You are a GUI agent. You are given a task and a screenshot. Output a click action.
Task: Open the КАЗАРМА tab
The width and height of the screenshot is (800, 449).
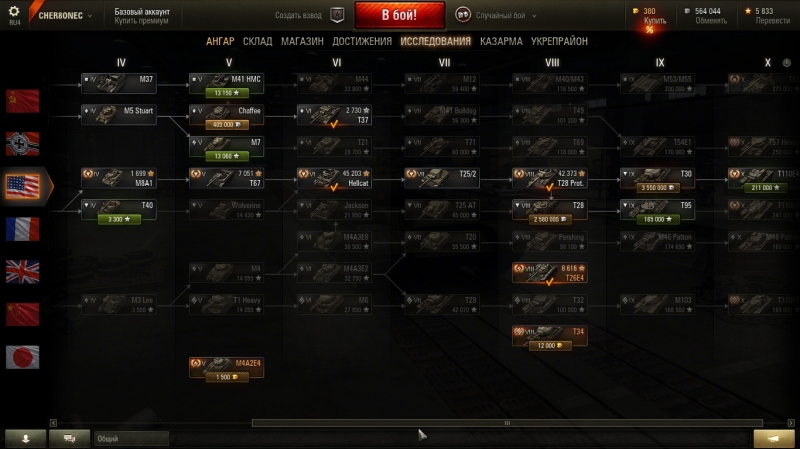click(x=500, y=42)
